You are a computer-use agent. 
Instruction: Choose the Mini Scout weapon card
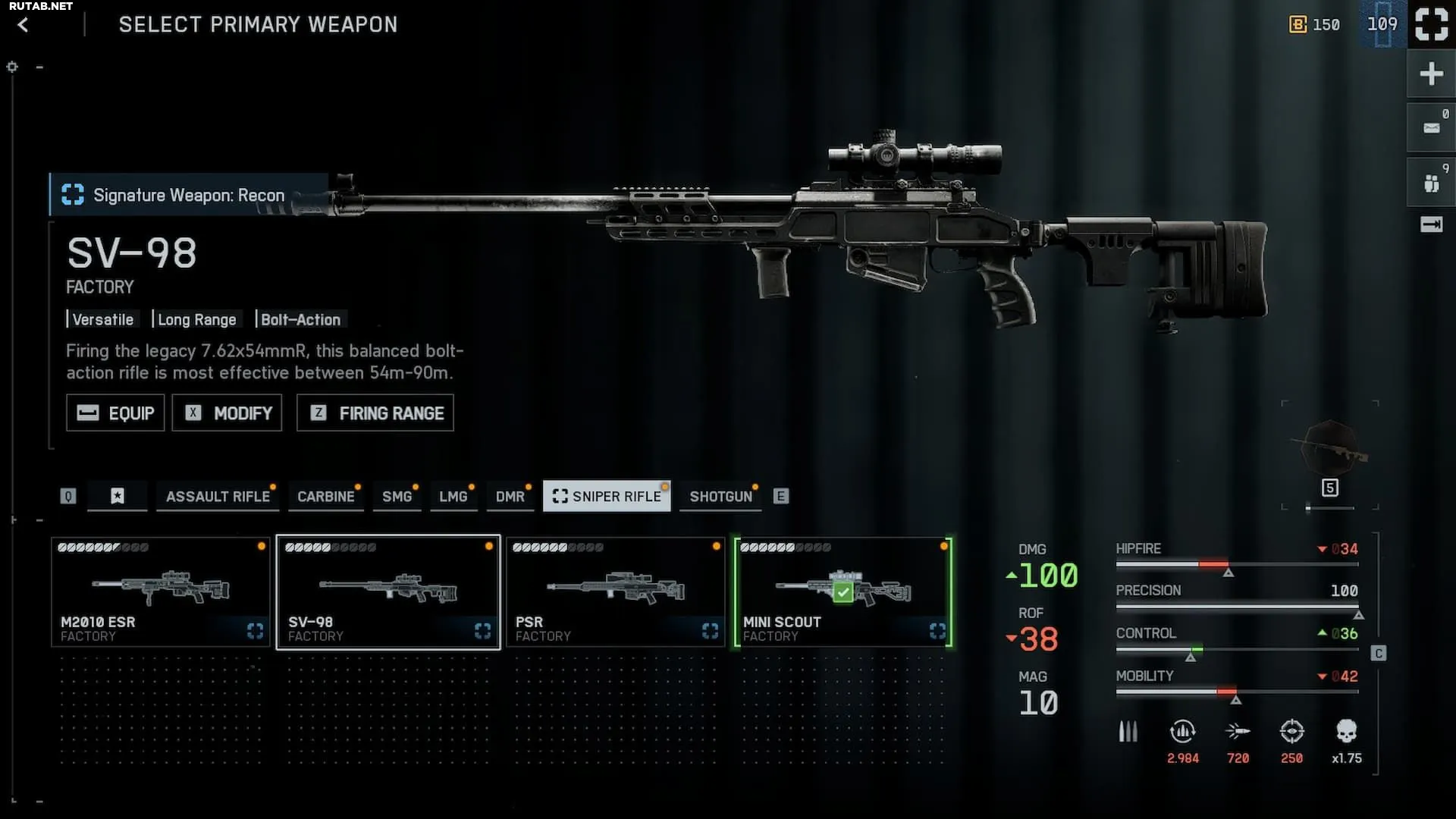pyautogui.click(x=843, y=592)
